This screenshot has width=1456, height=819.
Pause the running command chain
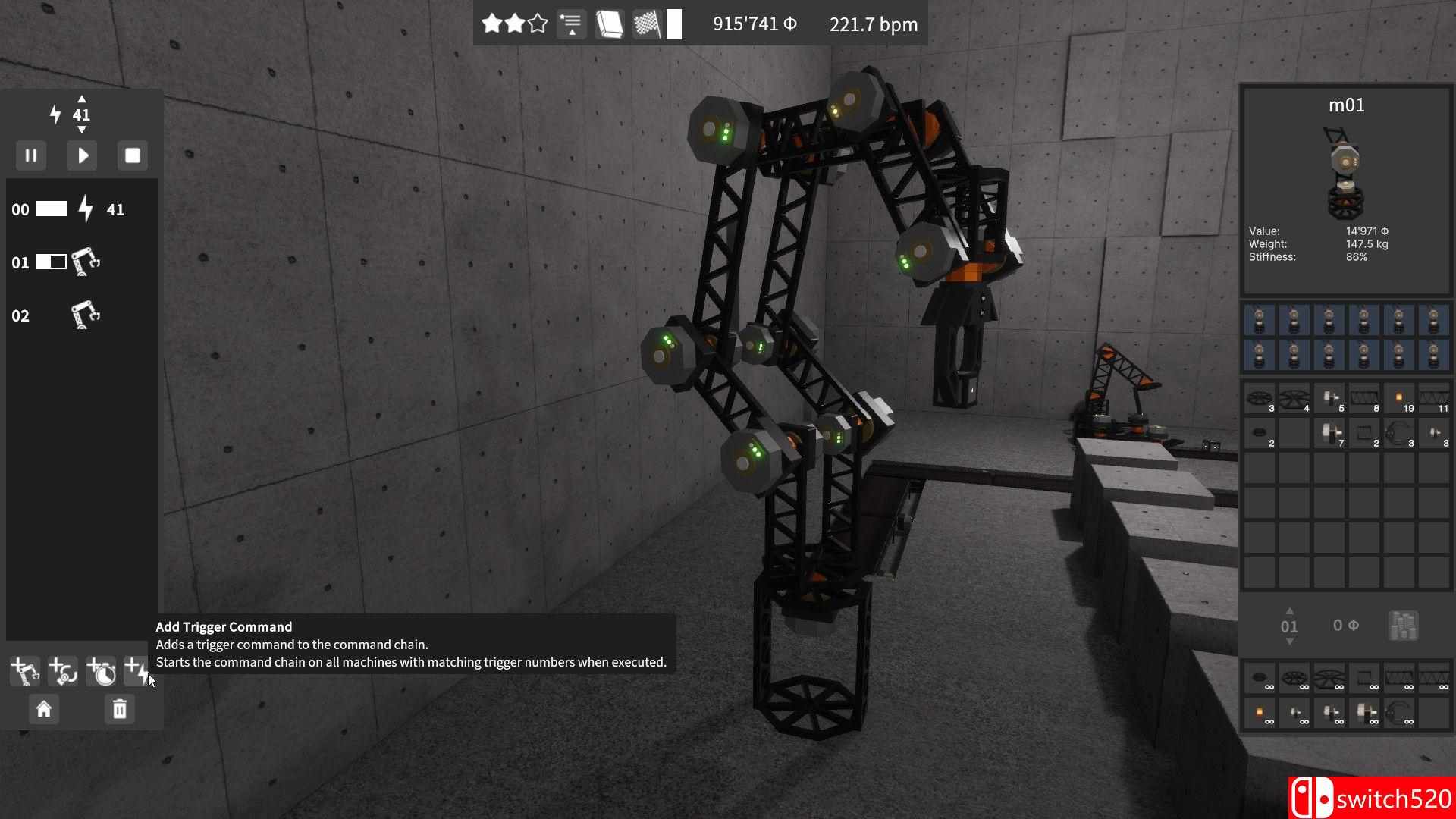tap(31, 155)
